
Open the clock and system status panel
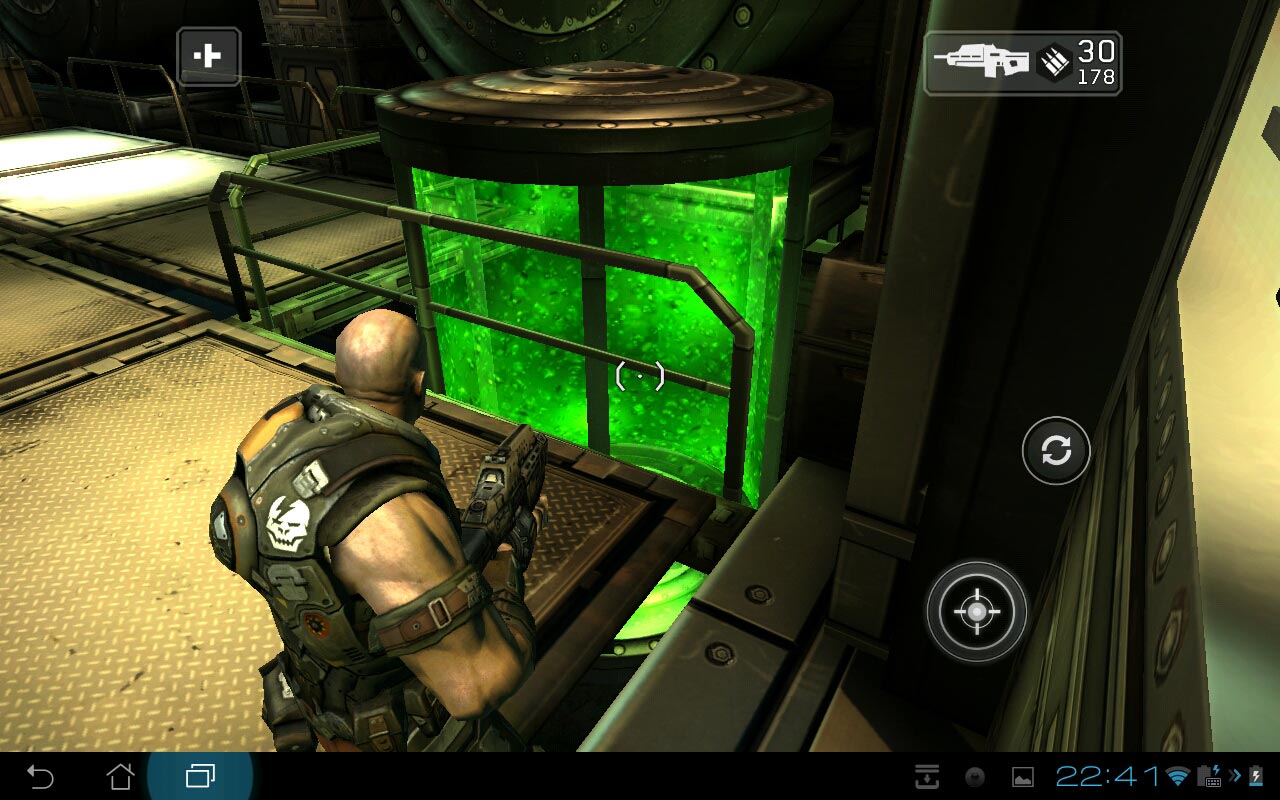click(x=1108, y=776)
